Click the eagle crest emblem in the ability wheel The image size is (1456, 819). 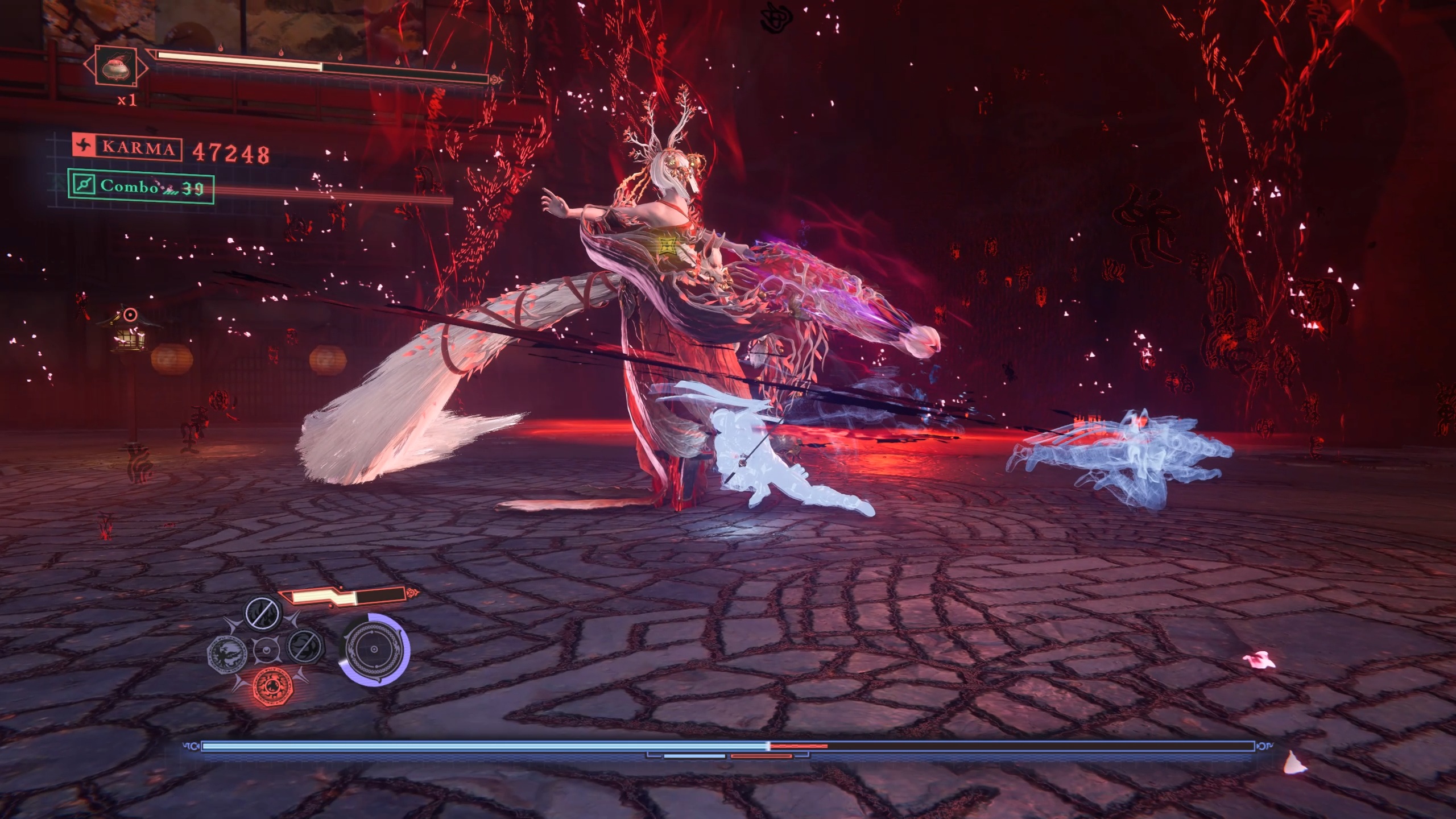tap(227, 655)
